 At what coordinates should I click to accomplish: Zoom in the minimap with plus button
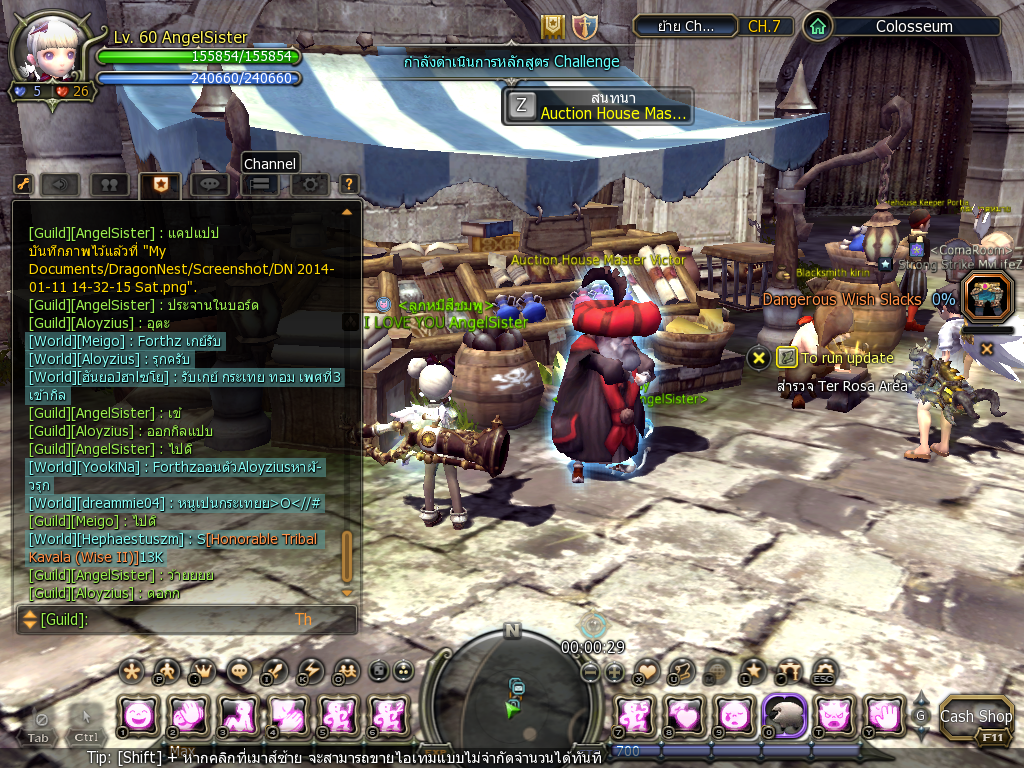(x=614, y=673)
